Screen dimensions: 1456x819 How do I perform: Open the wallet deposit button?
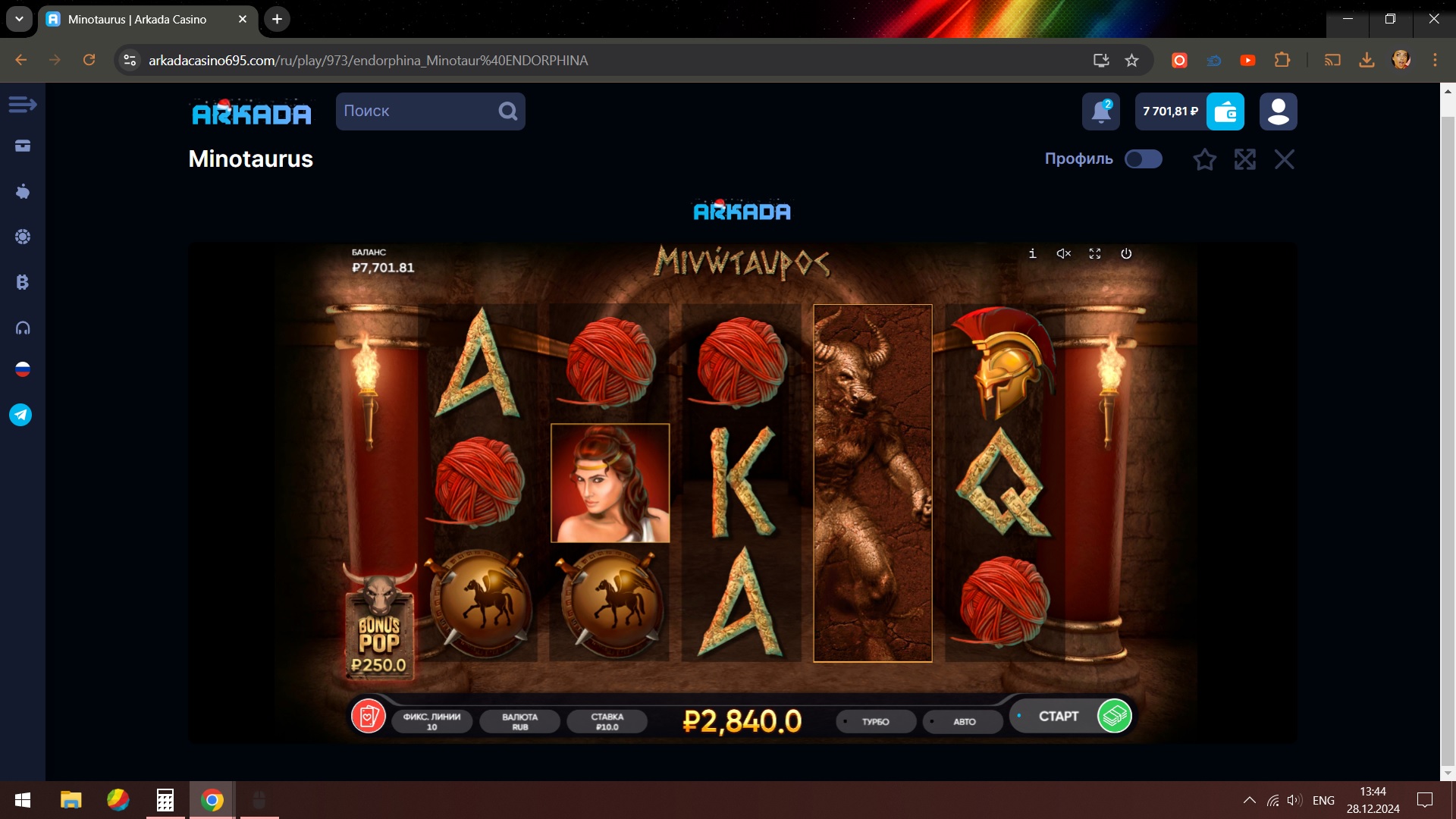click(x=1225, y=111)
